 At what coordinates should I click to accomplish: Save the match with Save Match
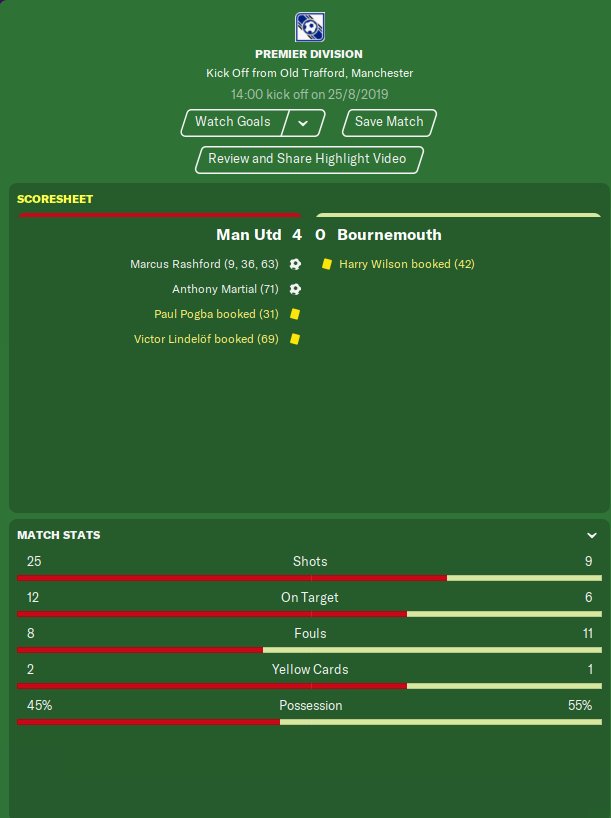389,122
